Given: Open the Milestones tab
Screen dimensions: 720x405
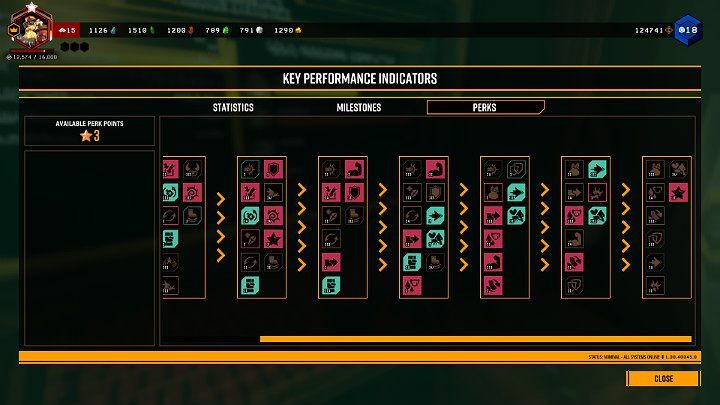Looking at the screenshot, I should pyautogui.click(x=358, y=107).
